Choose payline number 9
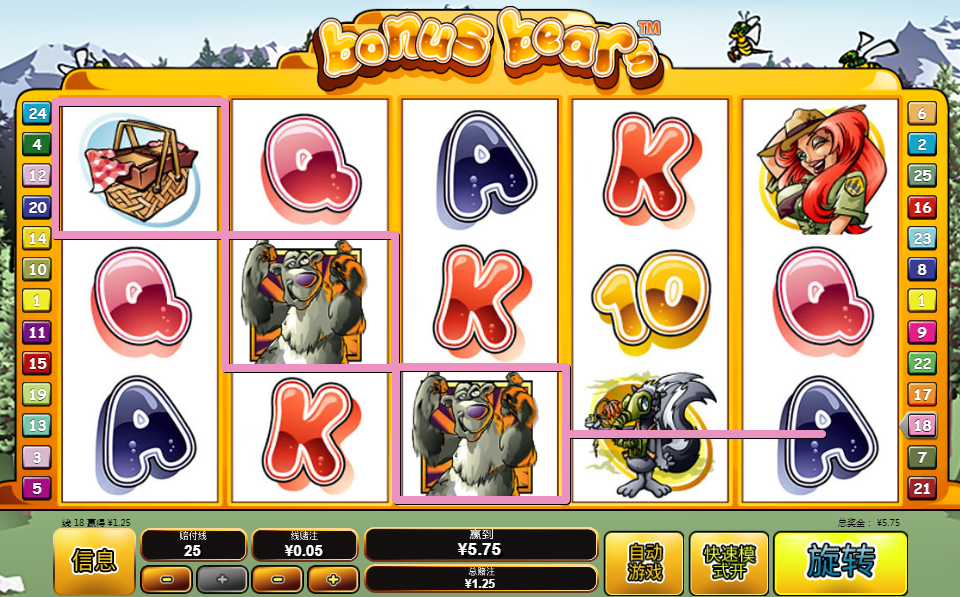This screenshot has width=960, height=597. point(921,332)
